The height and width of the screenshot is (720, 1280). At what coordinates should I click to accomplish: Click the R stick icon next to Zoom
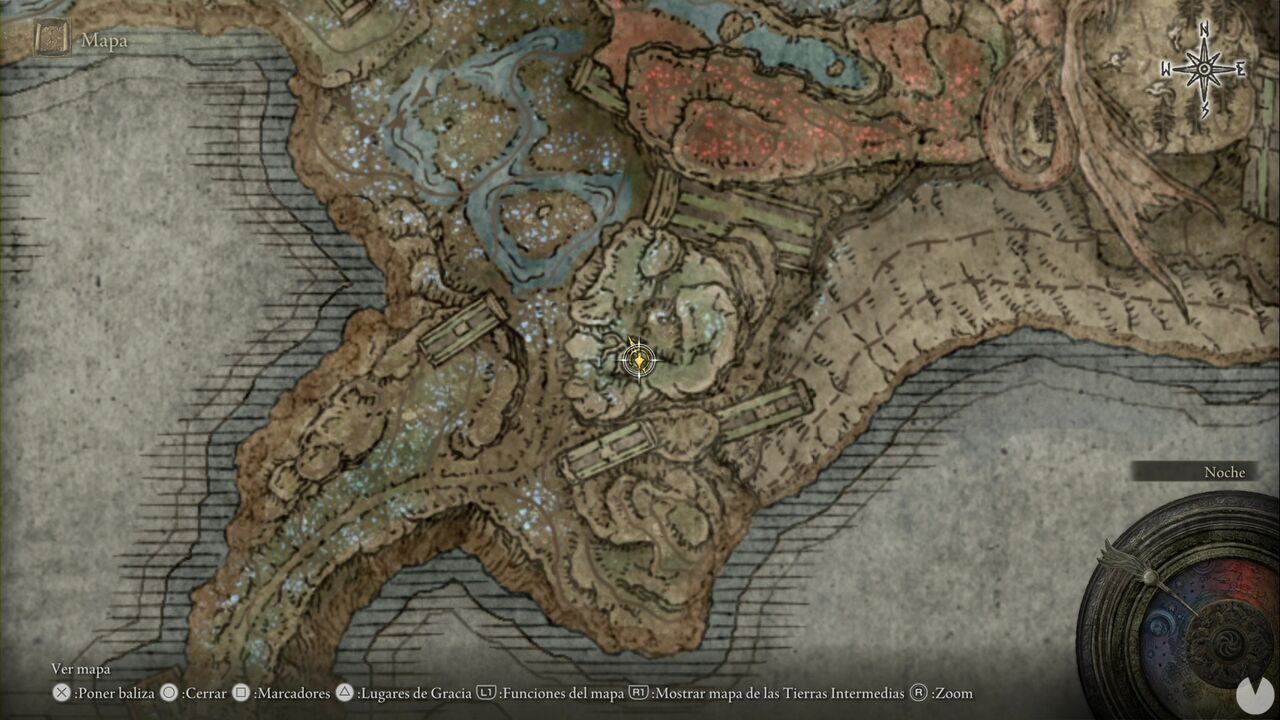click(x=918, y=692)
